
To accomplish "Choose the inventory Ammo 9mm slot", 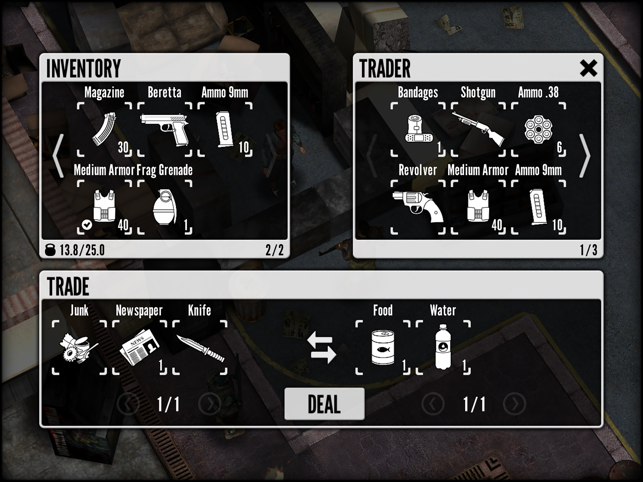I will click(224, 128).
